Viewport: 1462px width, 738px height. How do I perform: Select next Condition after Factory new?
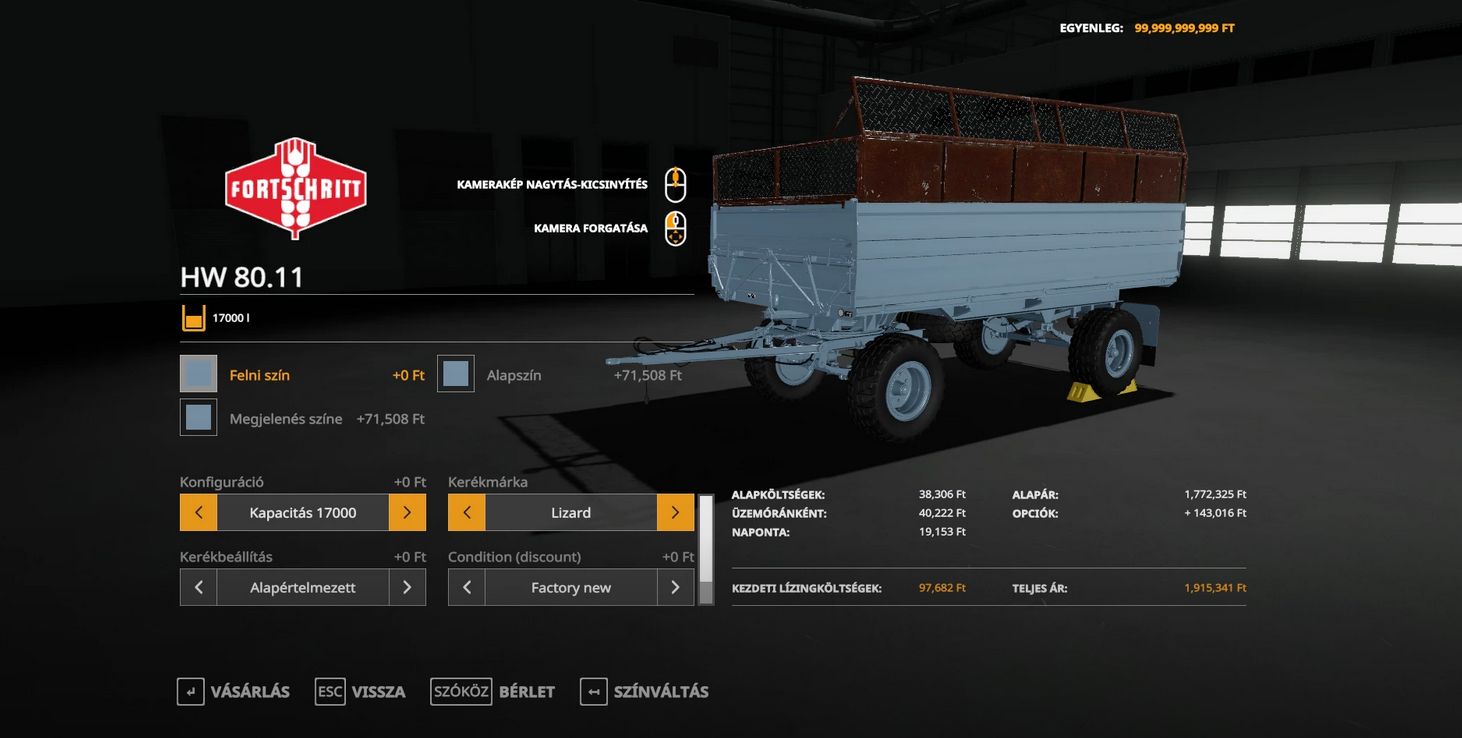[675, 588]
